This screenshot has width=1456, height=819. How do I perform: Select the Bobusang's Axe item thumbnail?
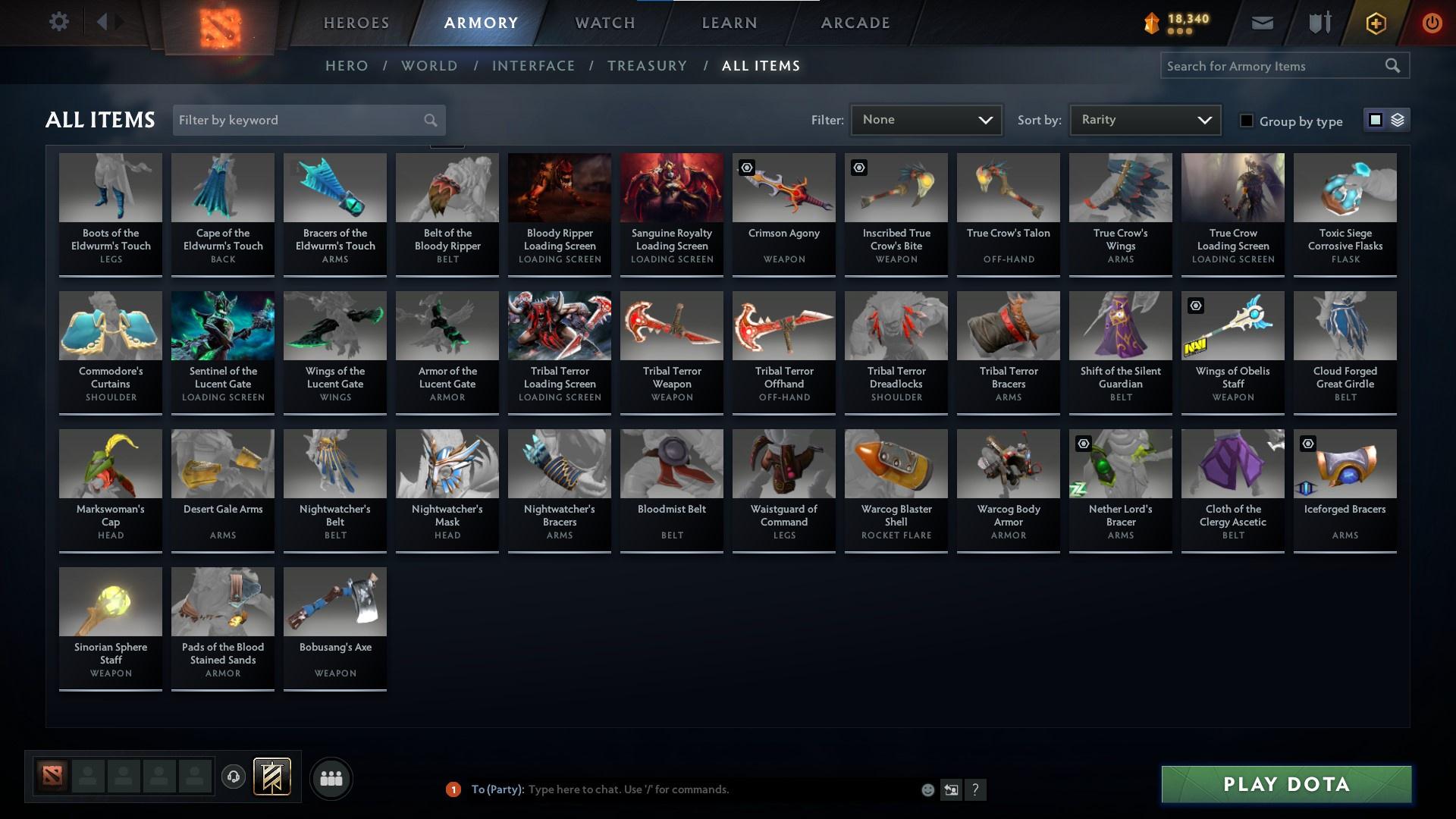[x=334, y=601]
